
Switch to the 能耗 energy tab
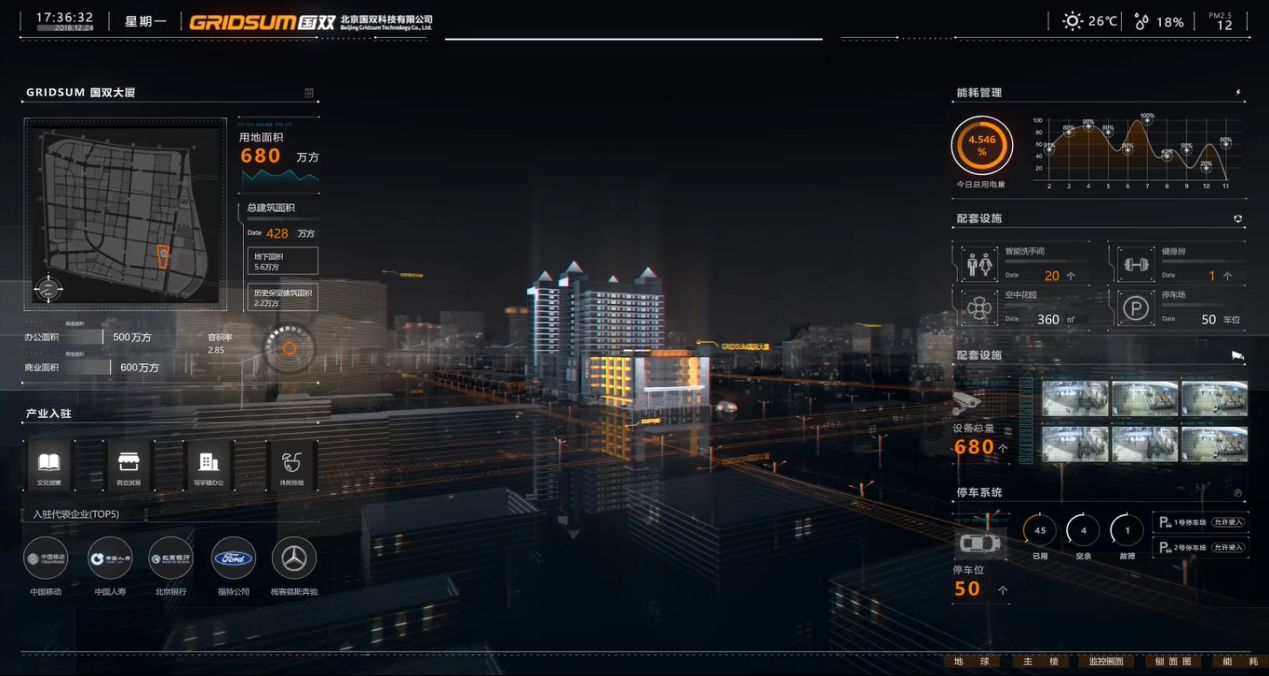[1240, 662]
